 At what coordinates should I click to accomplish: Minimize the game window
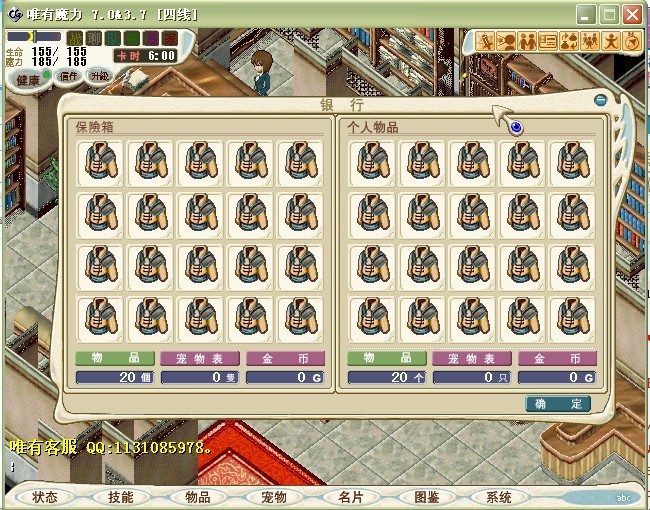click(587, 15)
